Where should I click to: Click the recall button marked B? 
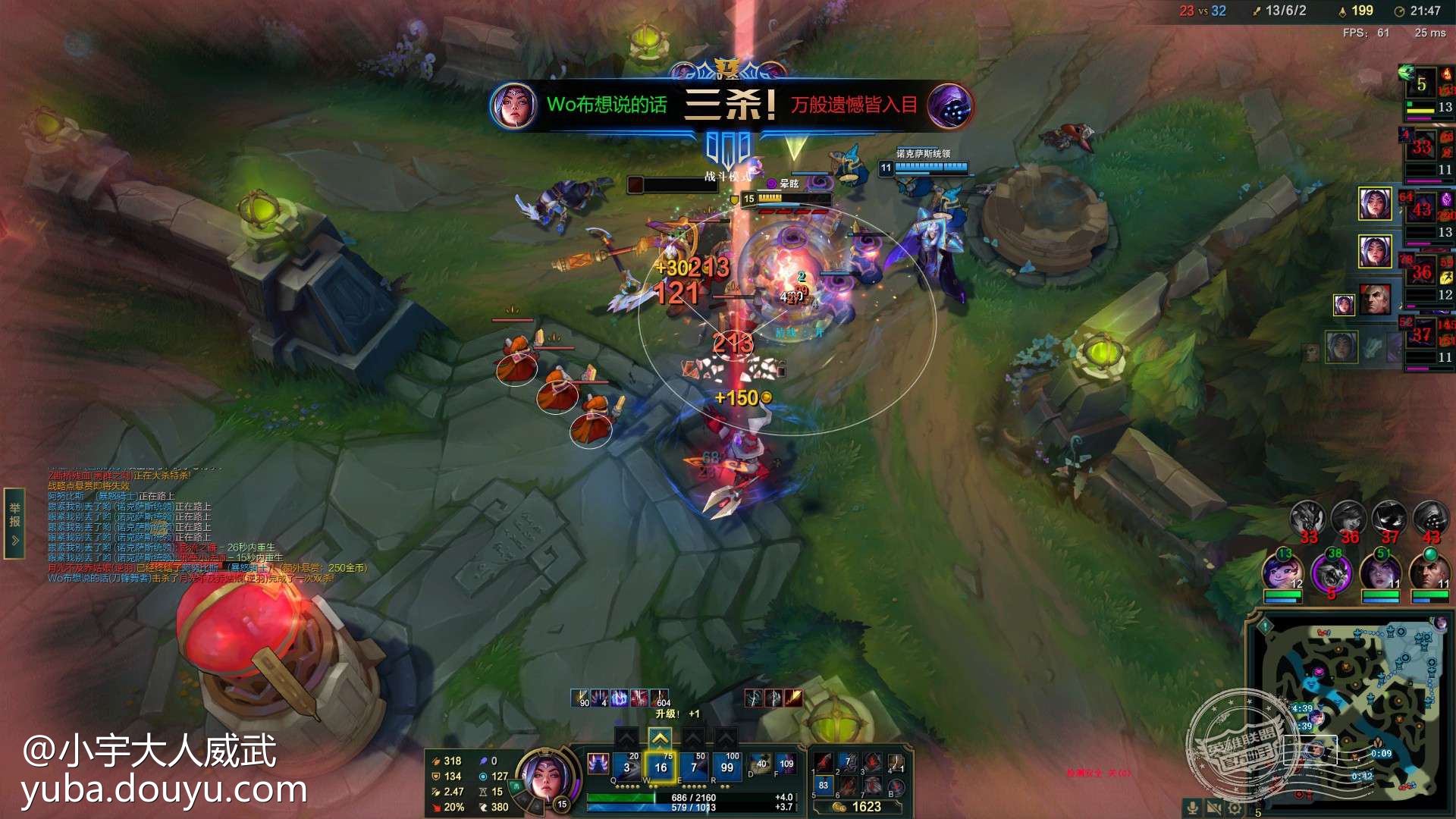(896, 786)
